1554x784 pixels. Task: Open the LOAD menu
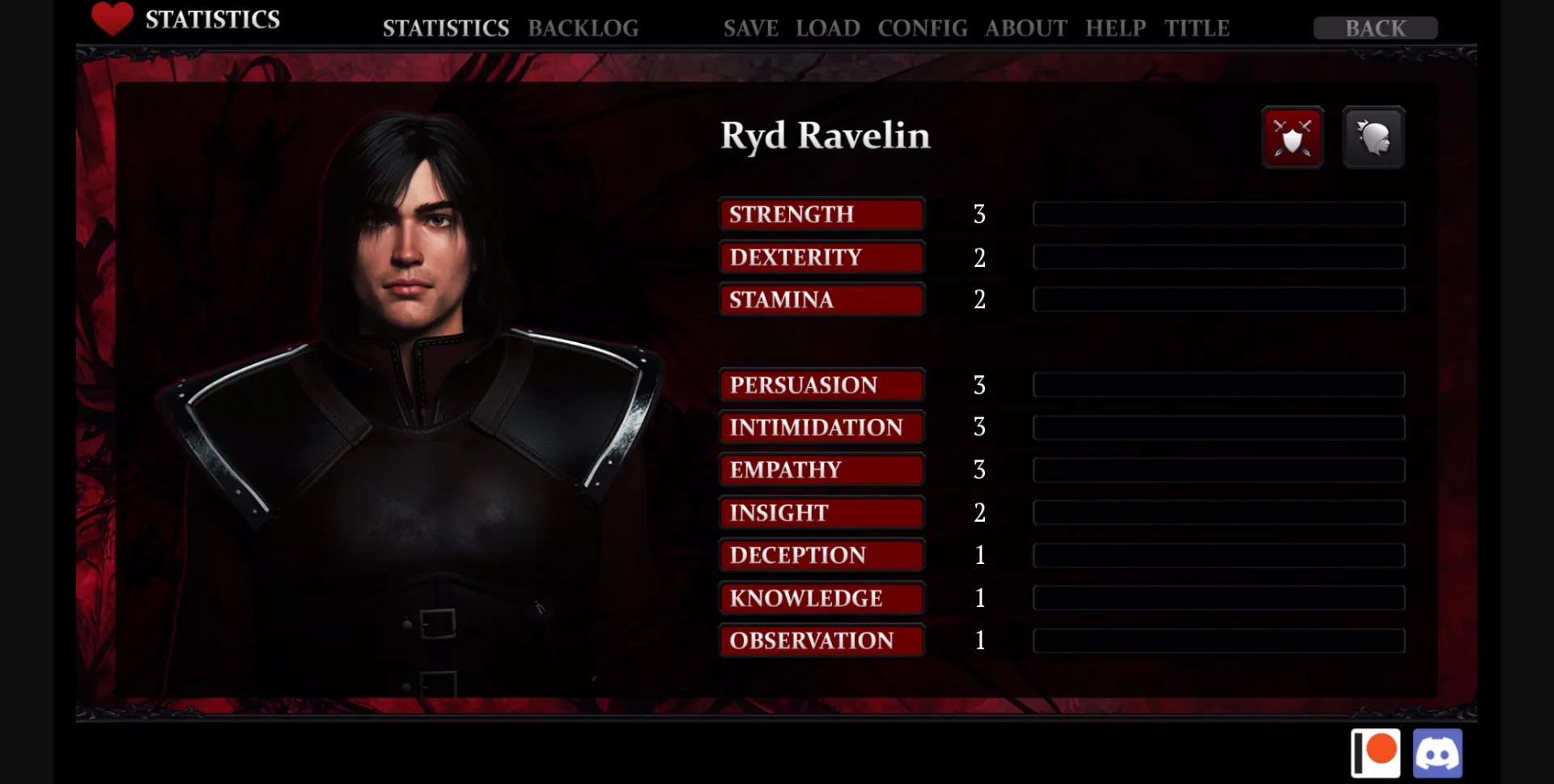click(x=828, y=28)
